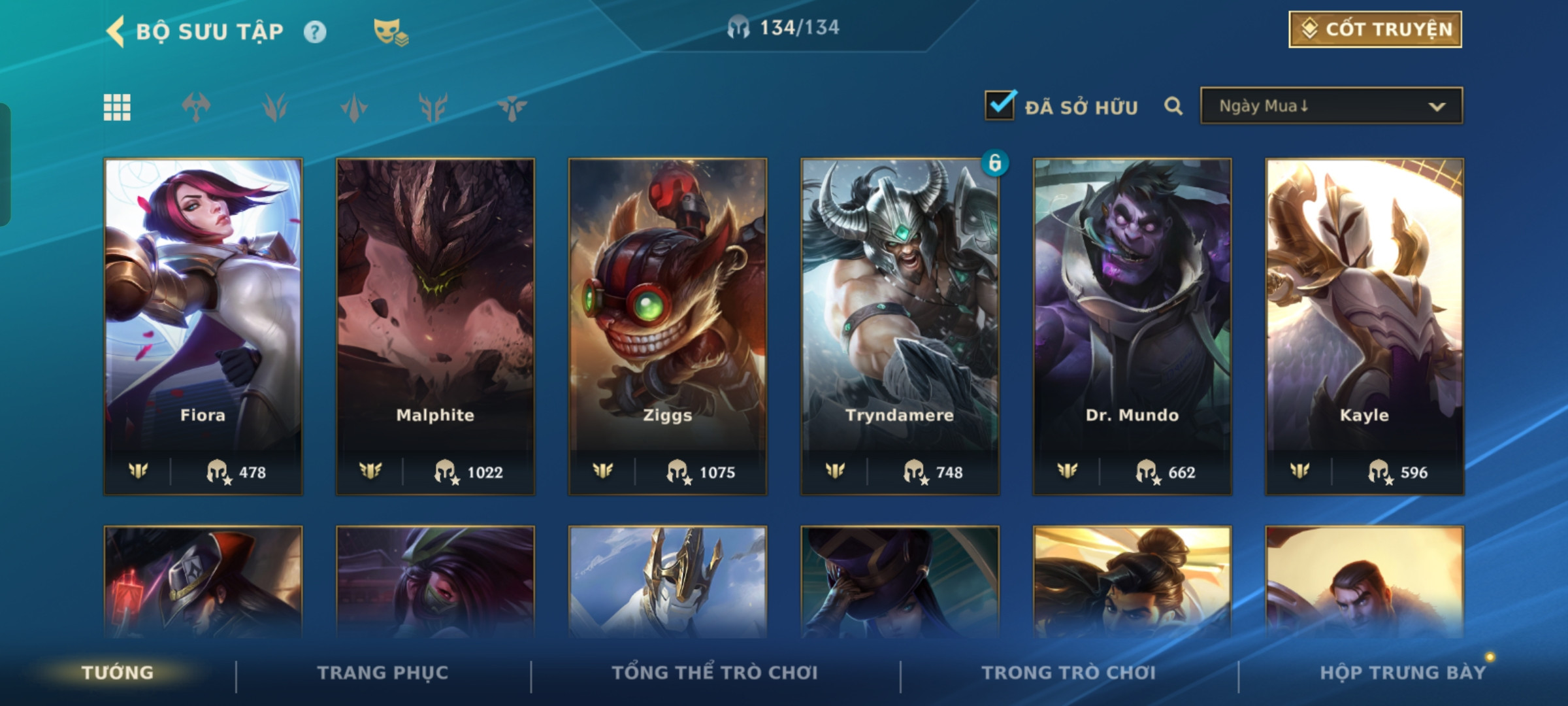Select the all-champions grid filter

(117, 107)
